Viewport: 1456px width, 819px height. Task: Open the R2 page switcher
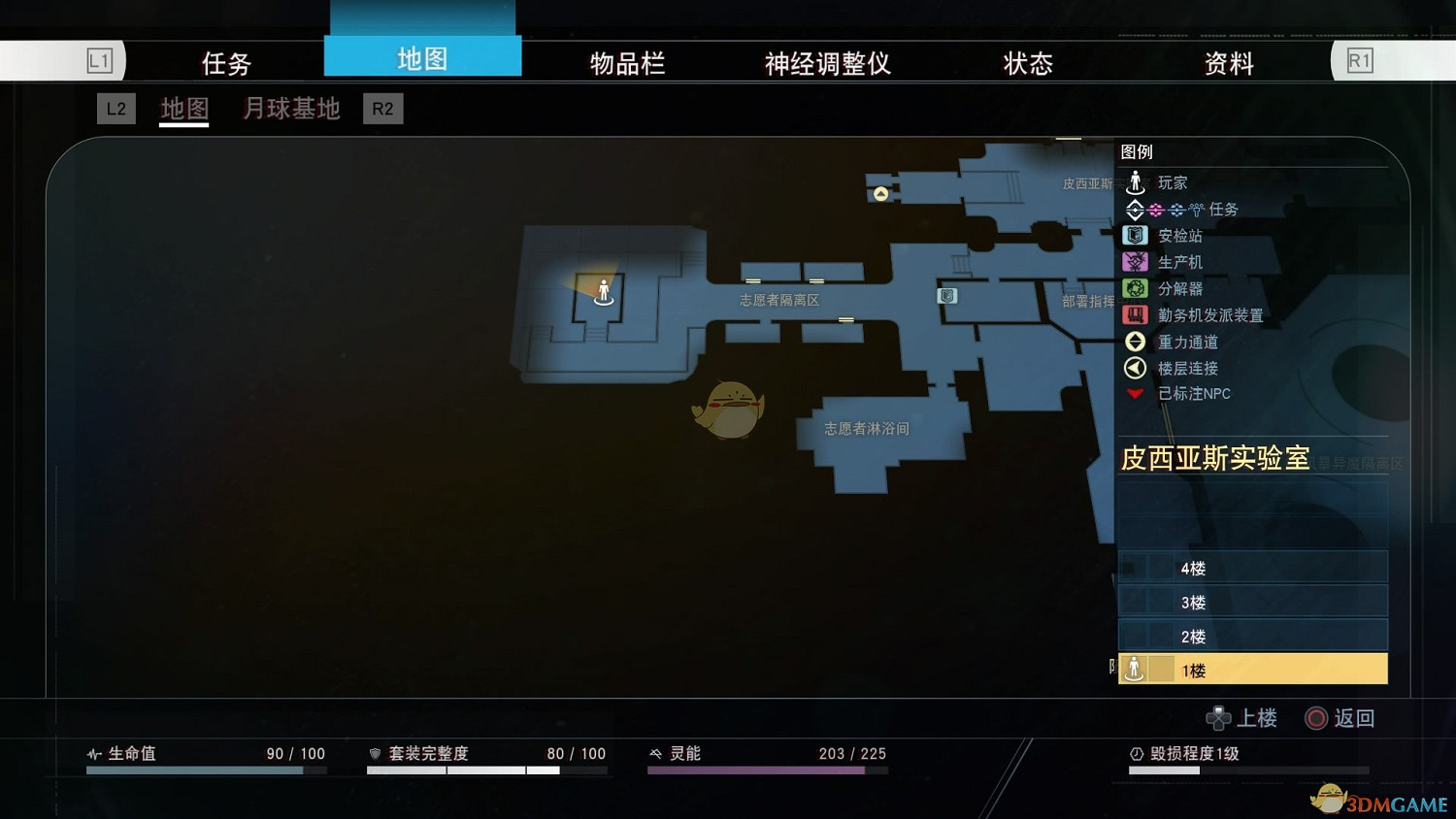pyautogui.click(x=382, y=109)
